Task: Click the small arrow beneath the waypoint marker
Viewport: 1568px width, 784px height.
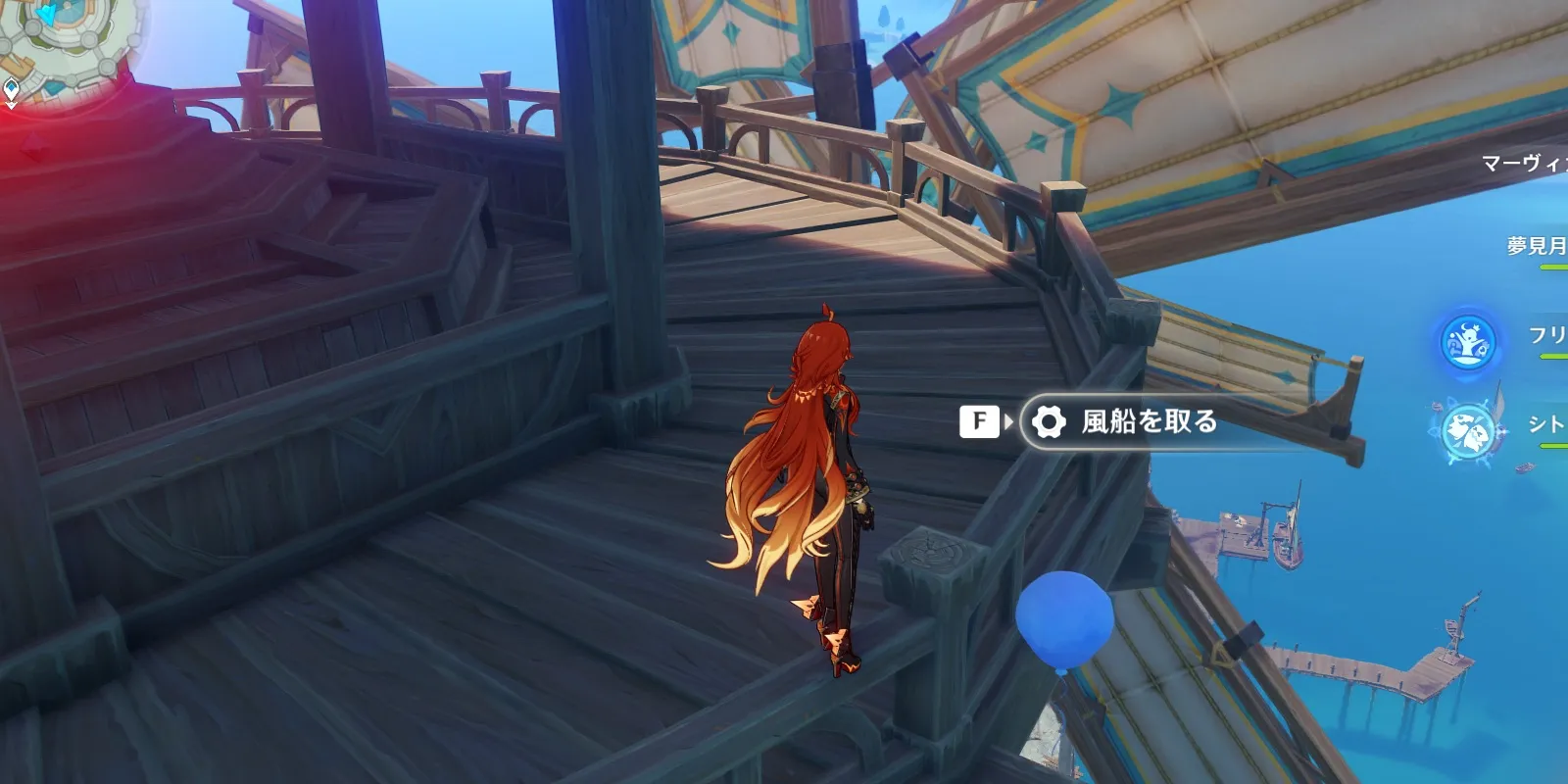Action: click(x=11, y=105)
